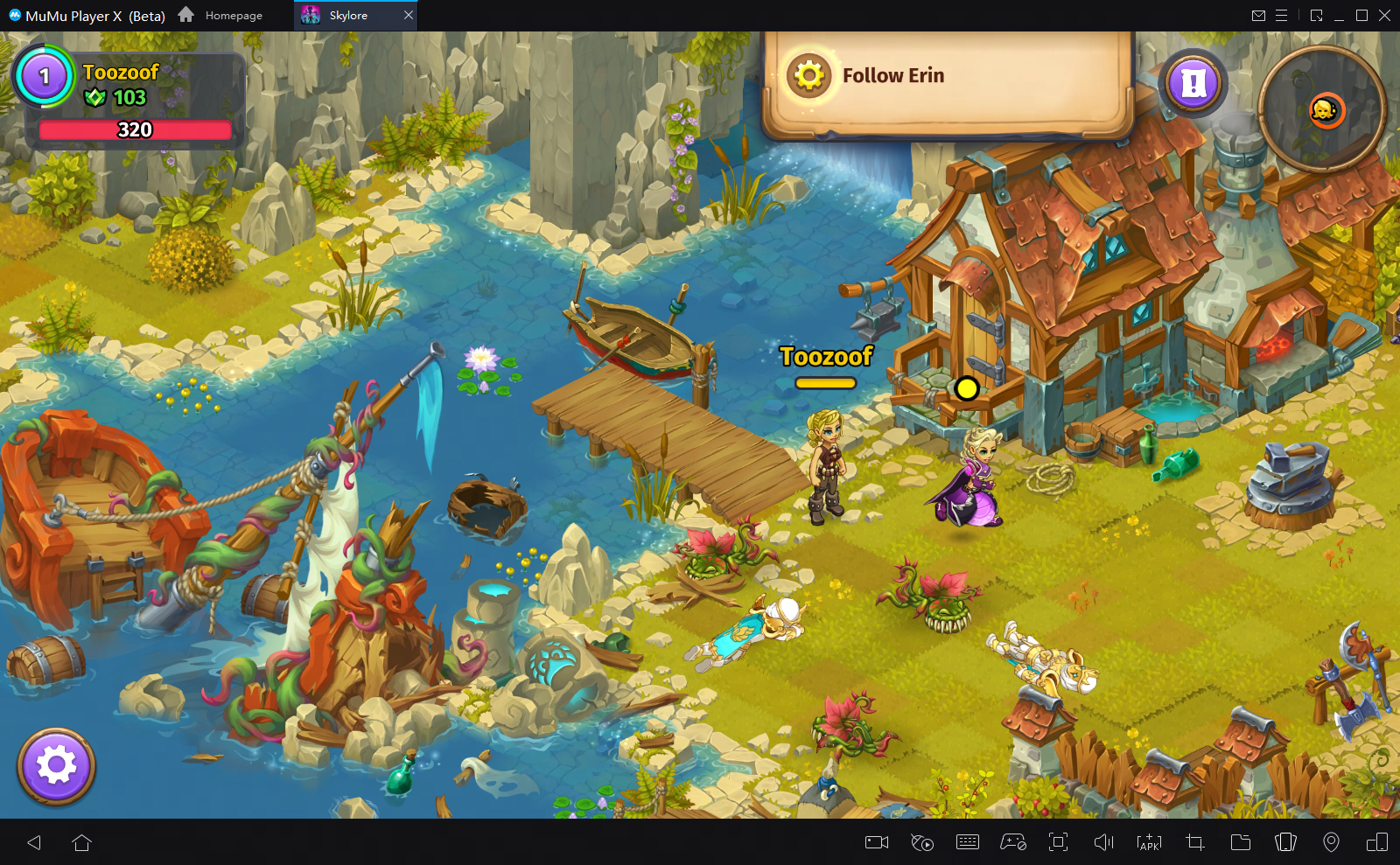Click the Android back arrow button

coord(34,842)
